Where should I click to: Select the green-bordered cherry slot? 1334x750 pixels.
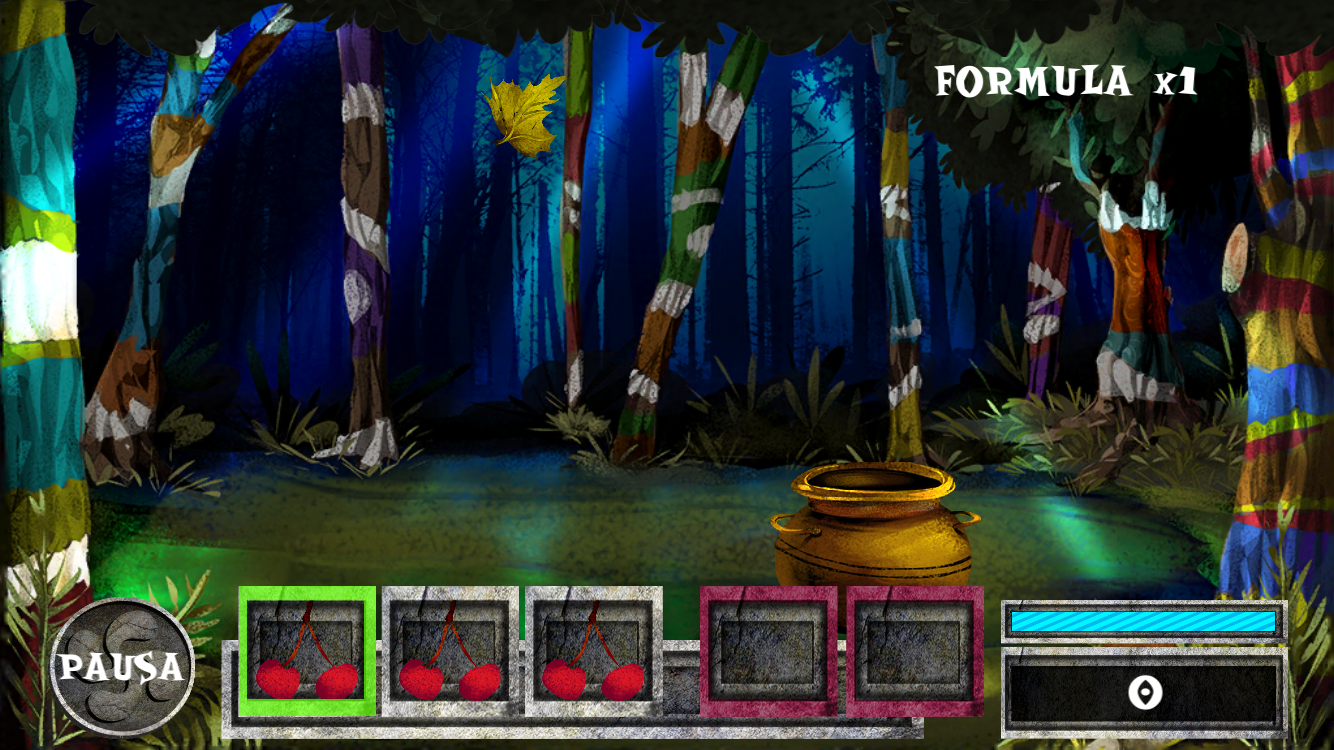307,651
